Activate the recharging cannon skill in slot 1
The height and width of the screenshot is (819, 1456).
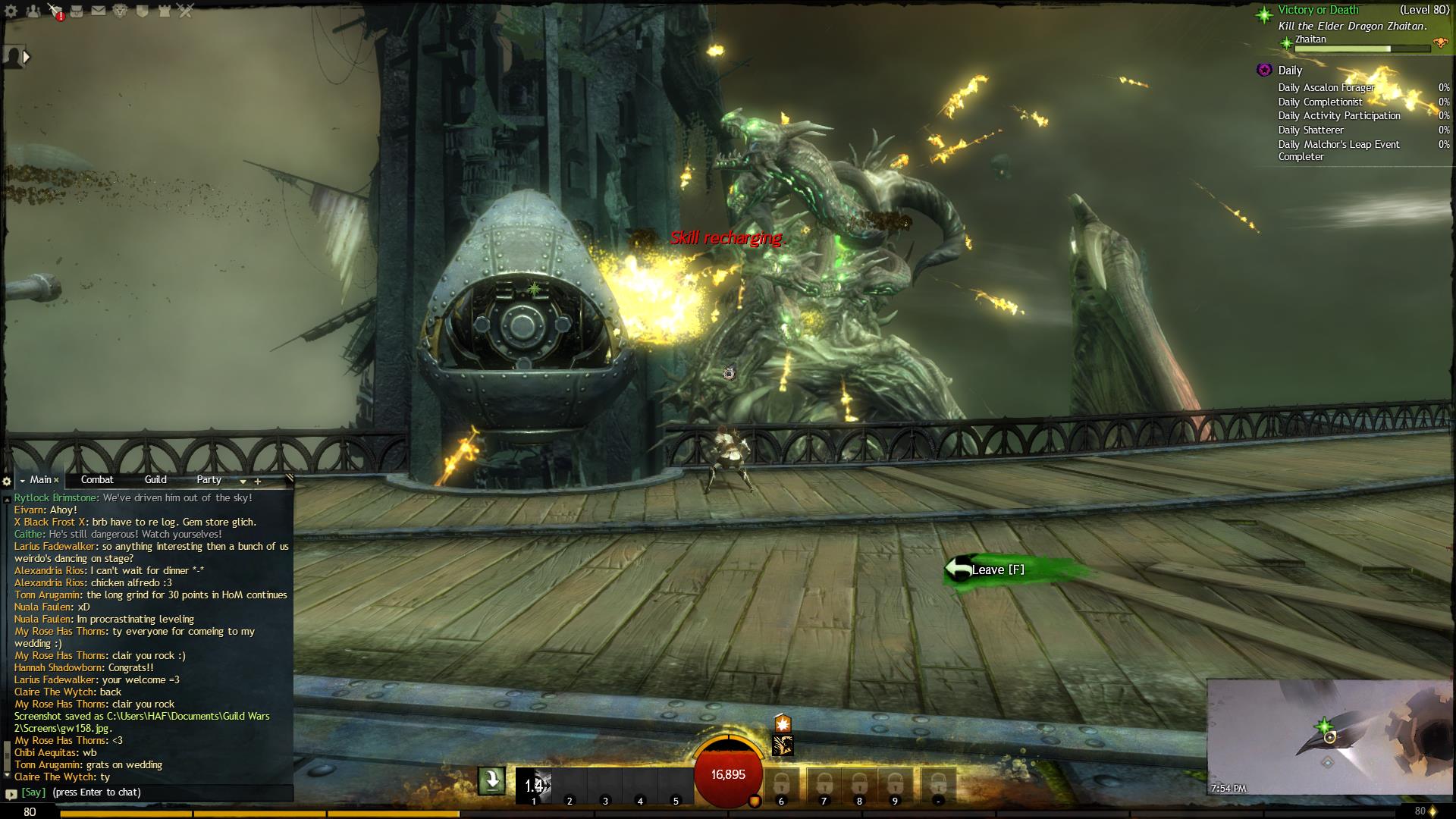point(534,785)
